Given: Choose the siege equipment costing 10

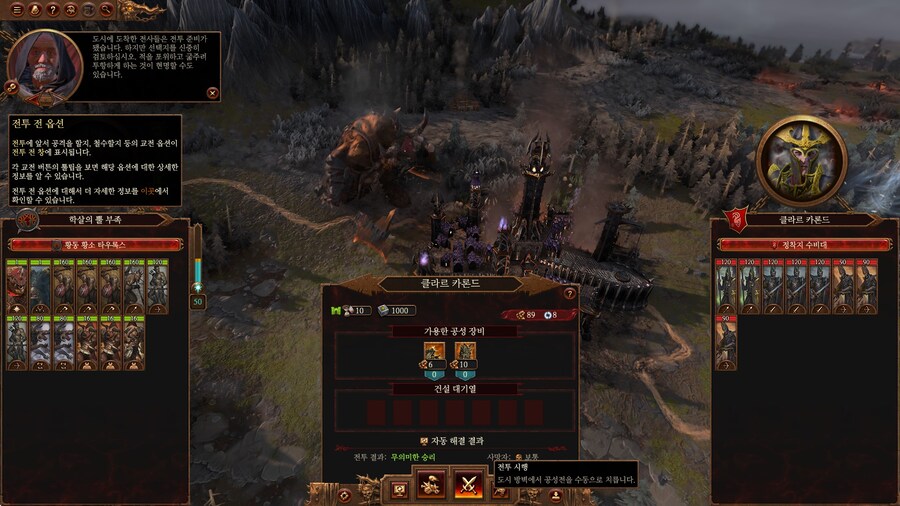Looking at the screenshot, I should pyautogui.click(x=466, y=354).
